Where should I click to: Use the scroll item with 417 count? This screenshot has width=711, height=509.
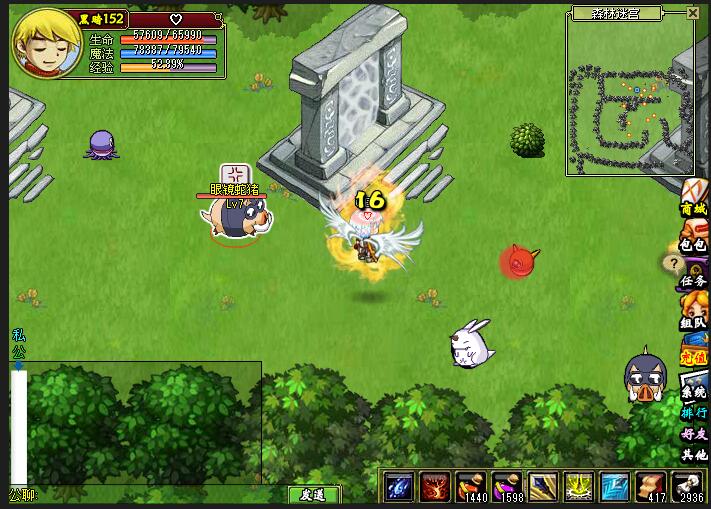(651, 485)
